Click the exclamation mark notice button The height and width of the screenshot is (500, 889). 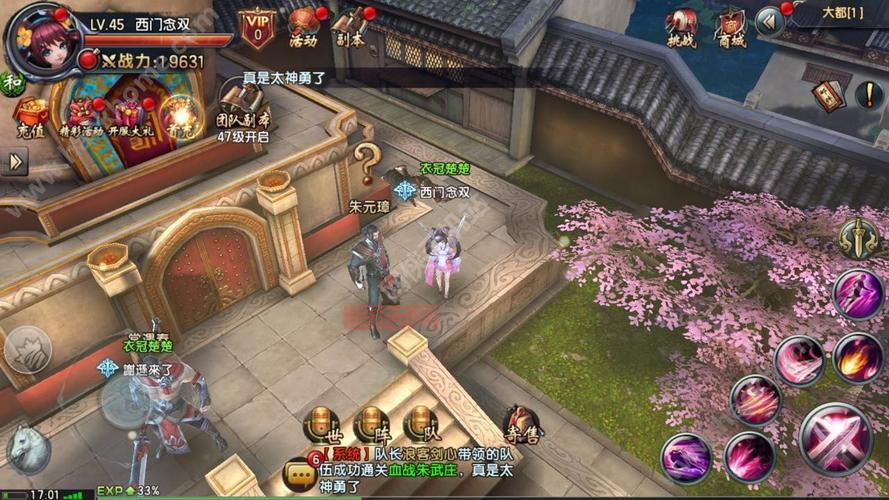[869, 95]
